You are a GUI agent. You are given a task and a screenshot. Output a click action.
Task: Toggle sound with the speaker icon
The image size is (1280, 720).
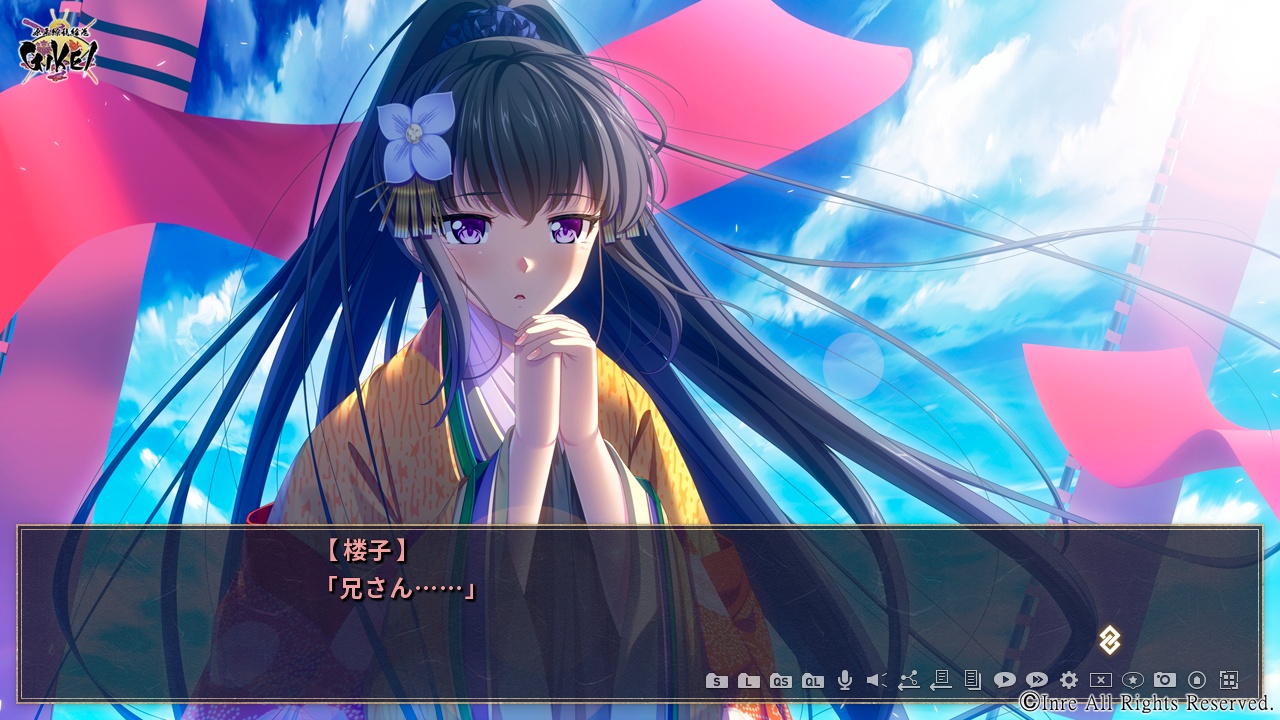[876, 681]
